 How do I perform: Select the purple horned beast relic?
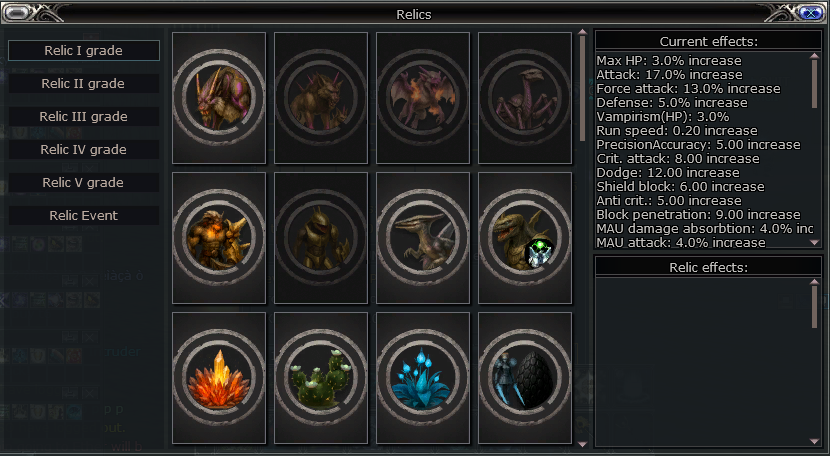(x=219, y=98)
